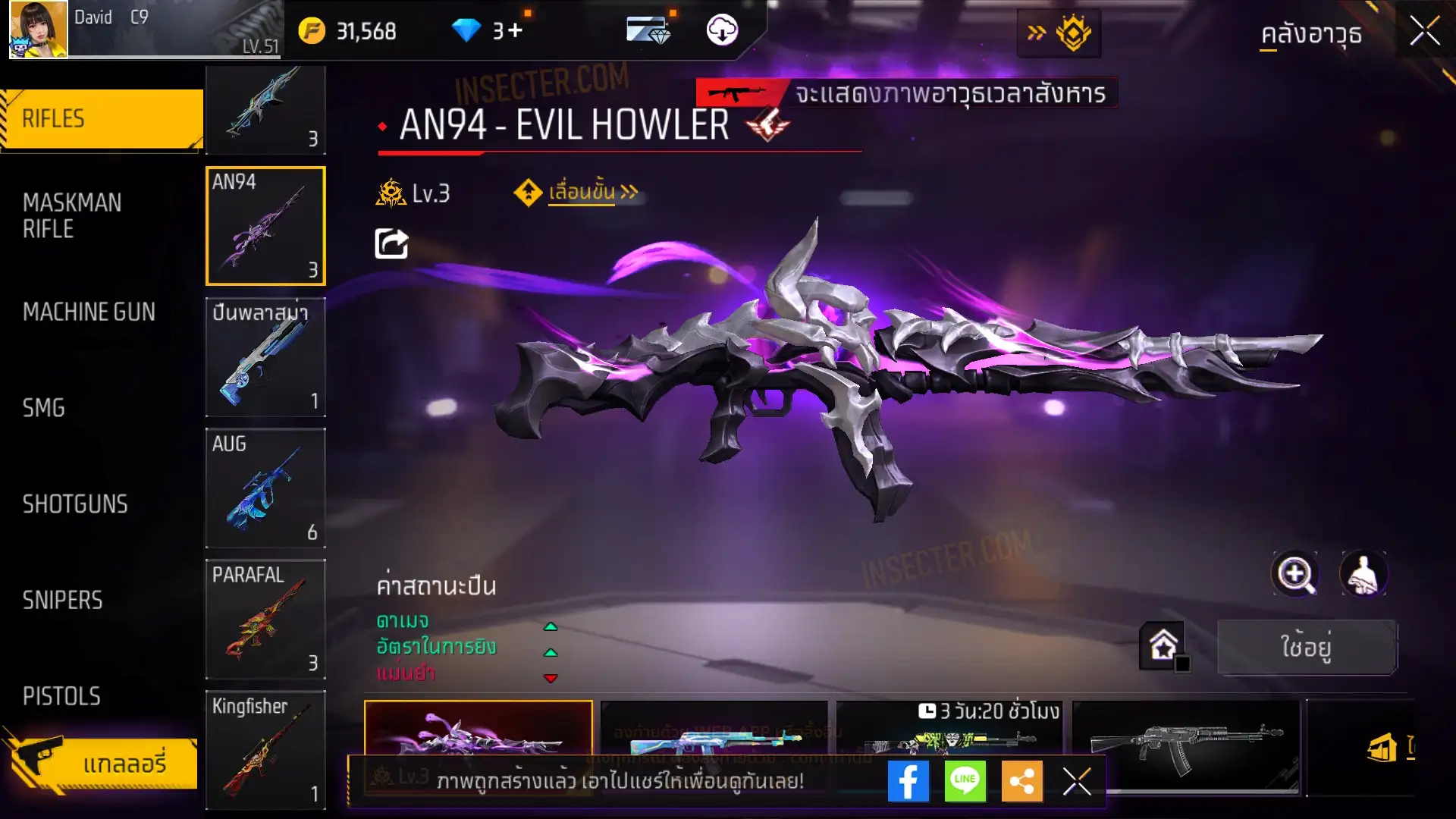This screenshot has height=819, width=1456.
Task: Zoom in with the magnifier button
Action: click(x=1294, y=574)
